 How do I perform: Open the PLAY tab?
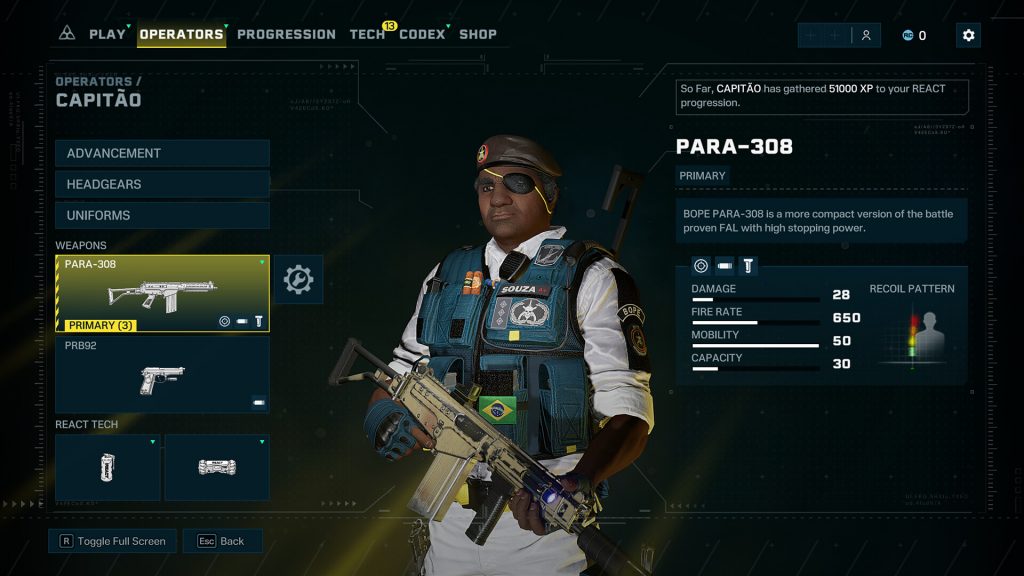click(x=107, y=34)
